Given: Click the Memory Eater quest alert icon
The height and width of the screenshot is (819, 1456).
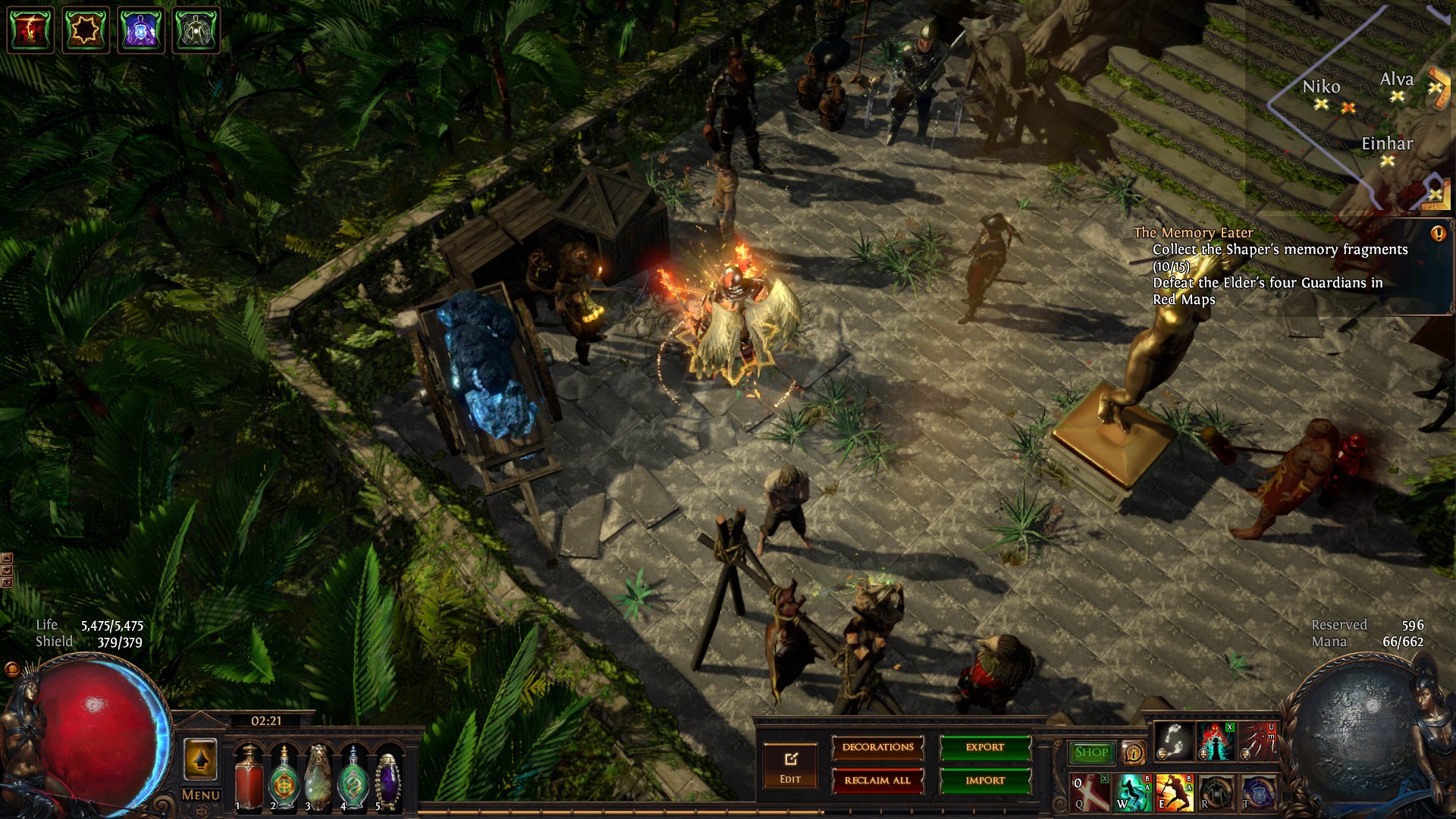Looking at the screenshot, I should point(1438,234).
